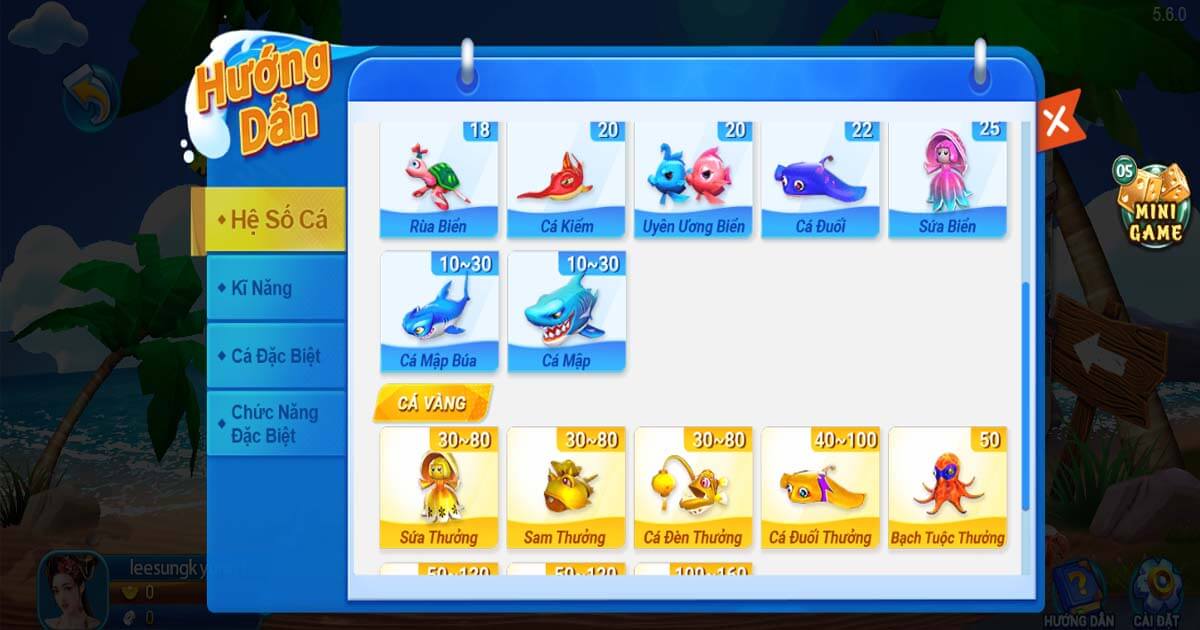The width and height of the screenshot is (1200, 630).
Task: Click the golden Sứa Thưởng tile
Action: pos(438,489)
